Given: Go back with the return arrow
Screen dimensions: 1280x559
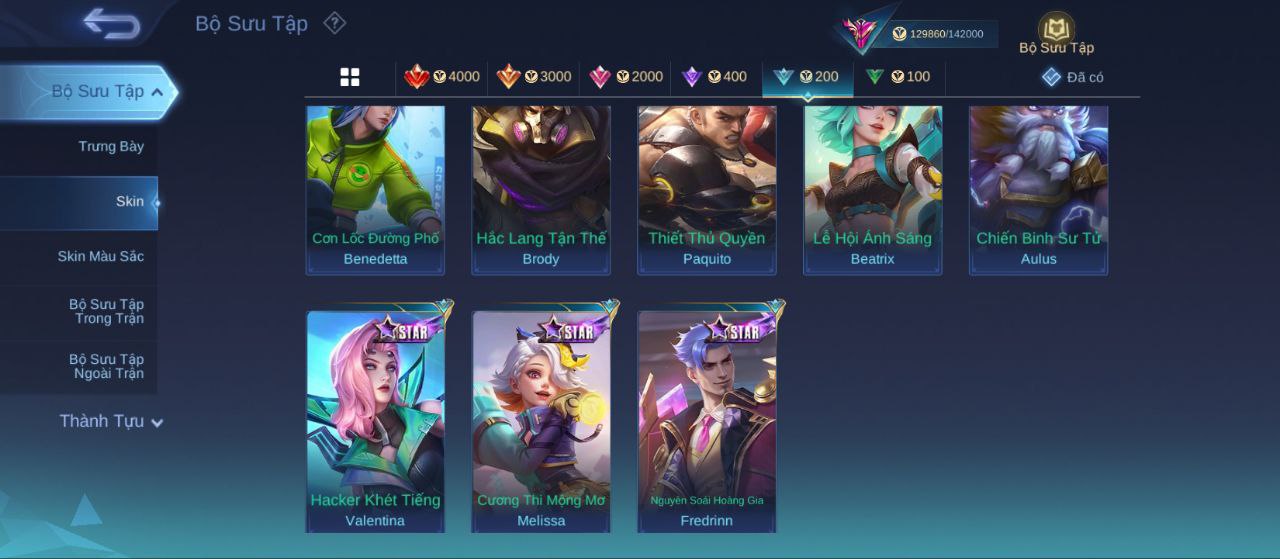Looking at the screenshot, I should (111, 23).
